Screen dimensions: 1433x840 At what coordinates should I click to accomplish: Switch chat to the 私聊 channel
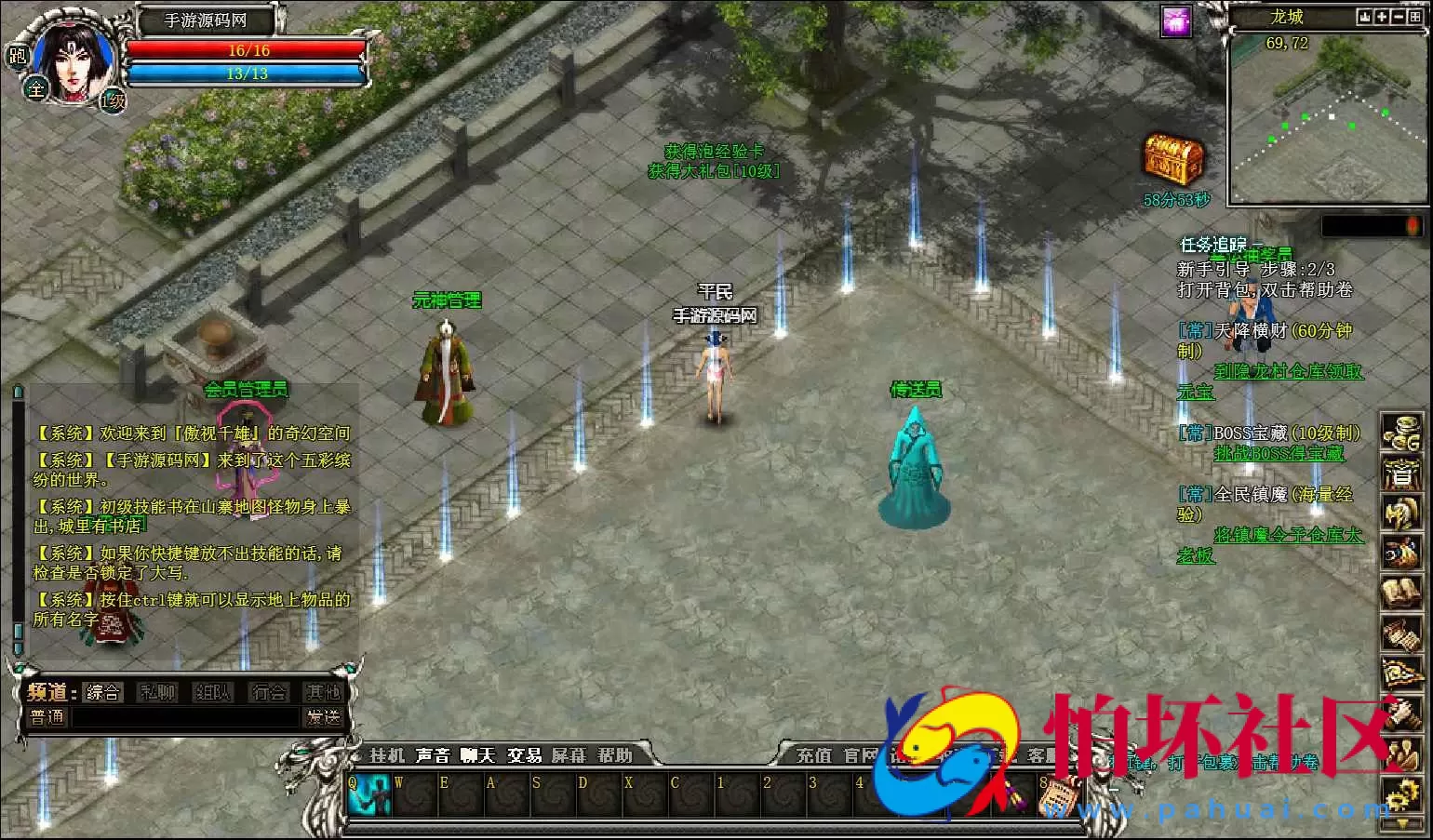(157, 692)
